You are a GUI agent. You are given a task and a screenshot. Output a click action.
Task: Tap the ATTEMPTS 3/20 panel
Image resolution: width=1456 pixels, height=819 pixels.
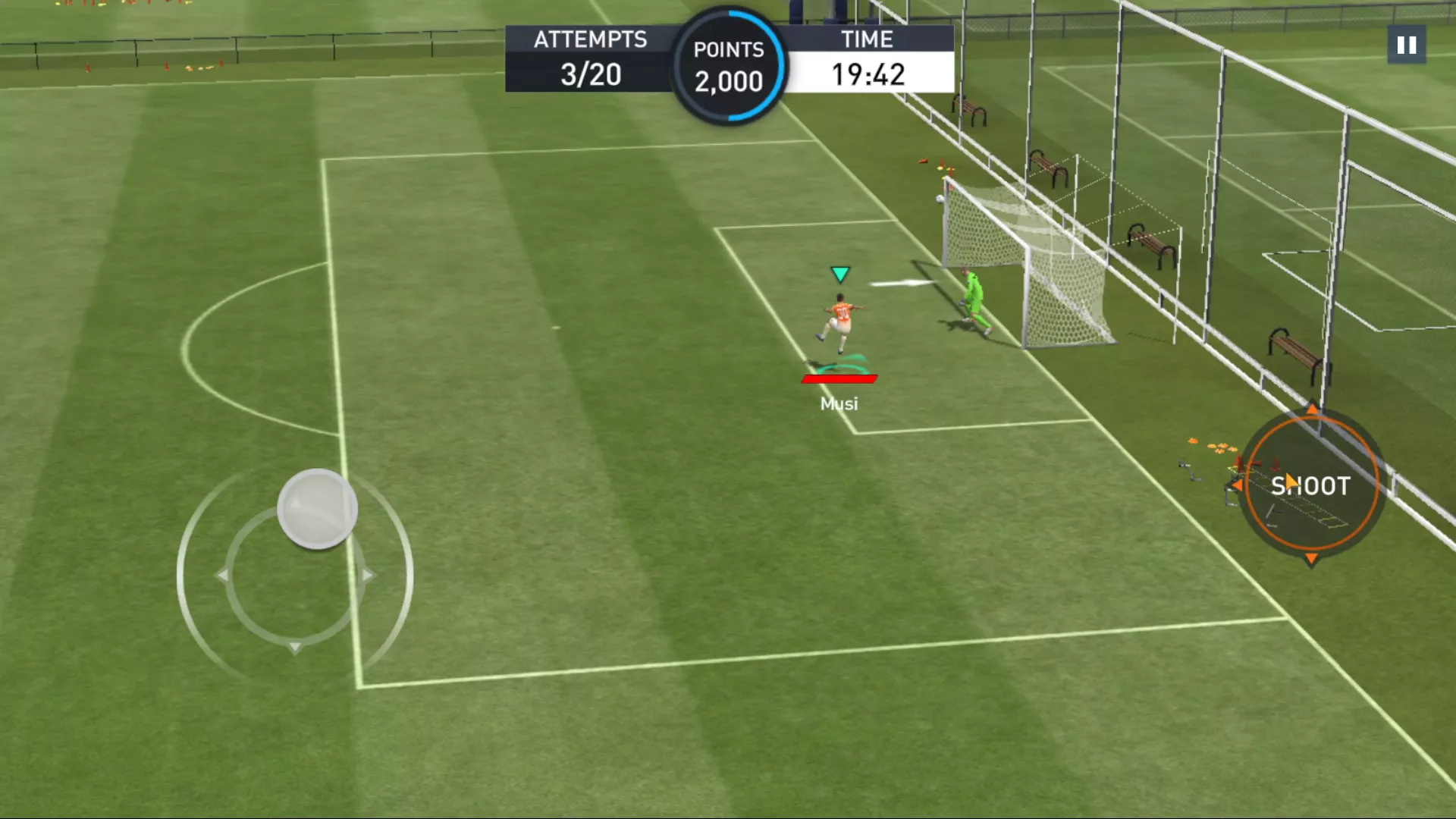pyautogui.click(x=591, y=58)
